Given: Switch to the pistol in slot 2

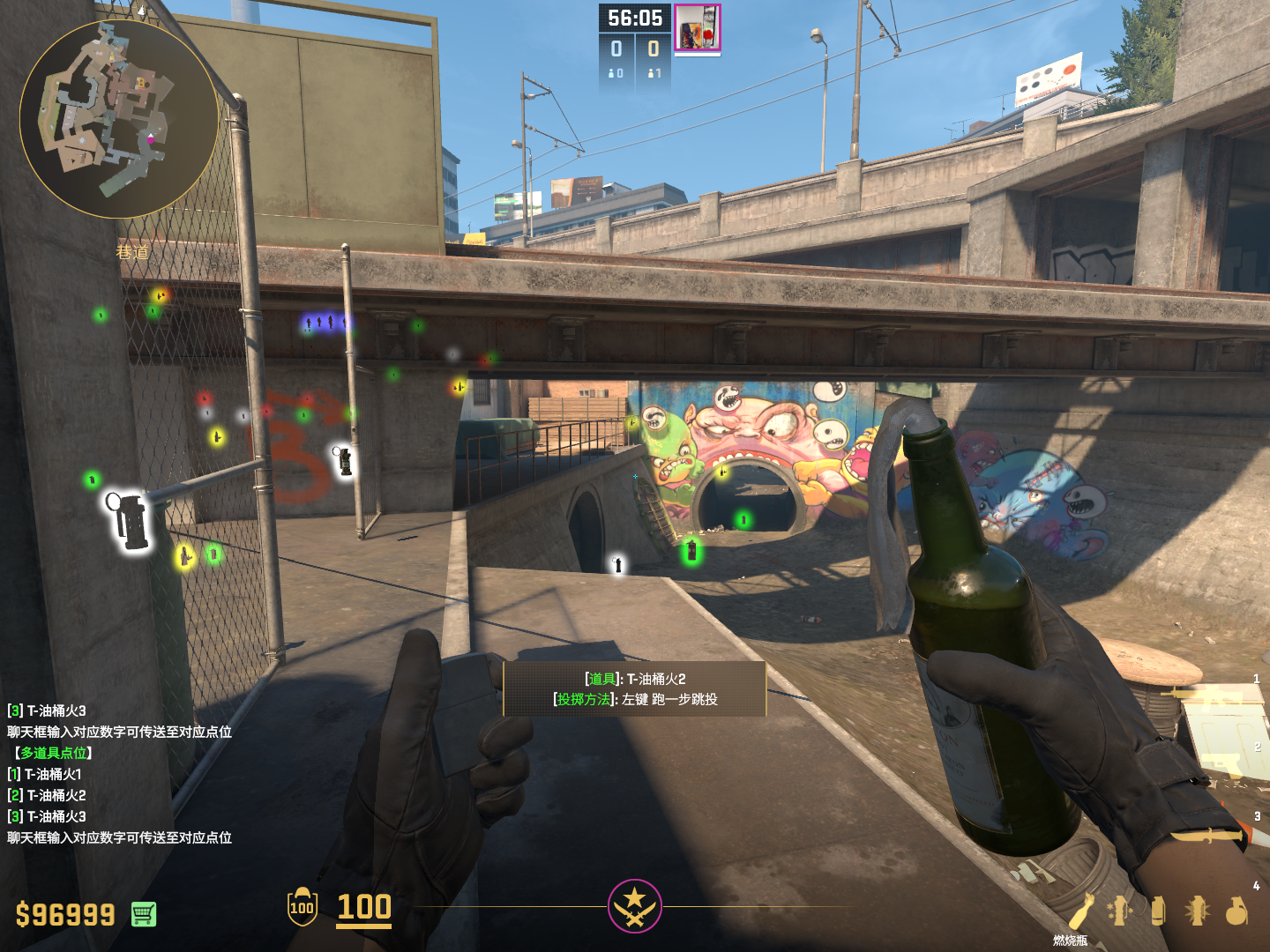Looking at the screenshot, I should pyautogui.click(x=1221, y=763).
